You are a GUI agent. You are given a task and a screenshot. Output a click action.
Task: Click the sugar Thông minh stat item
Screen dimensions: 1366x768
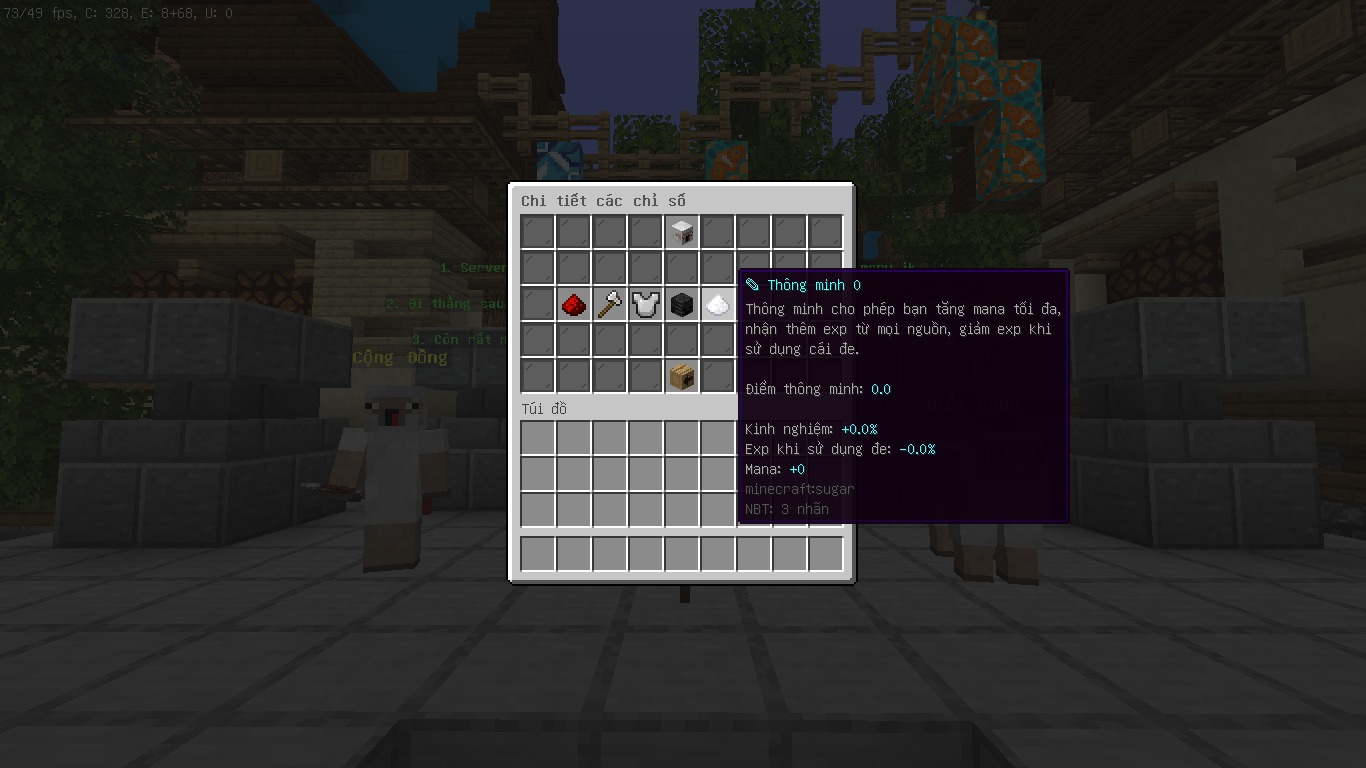(717, 304)
